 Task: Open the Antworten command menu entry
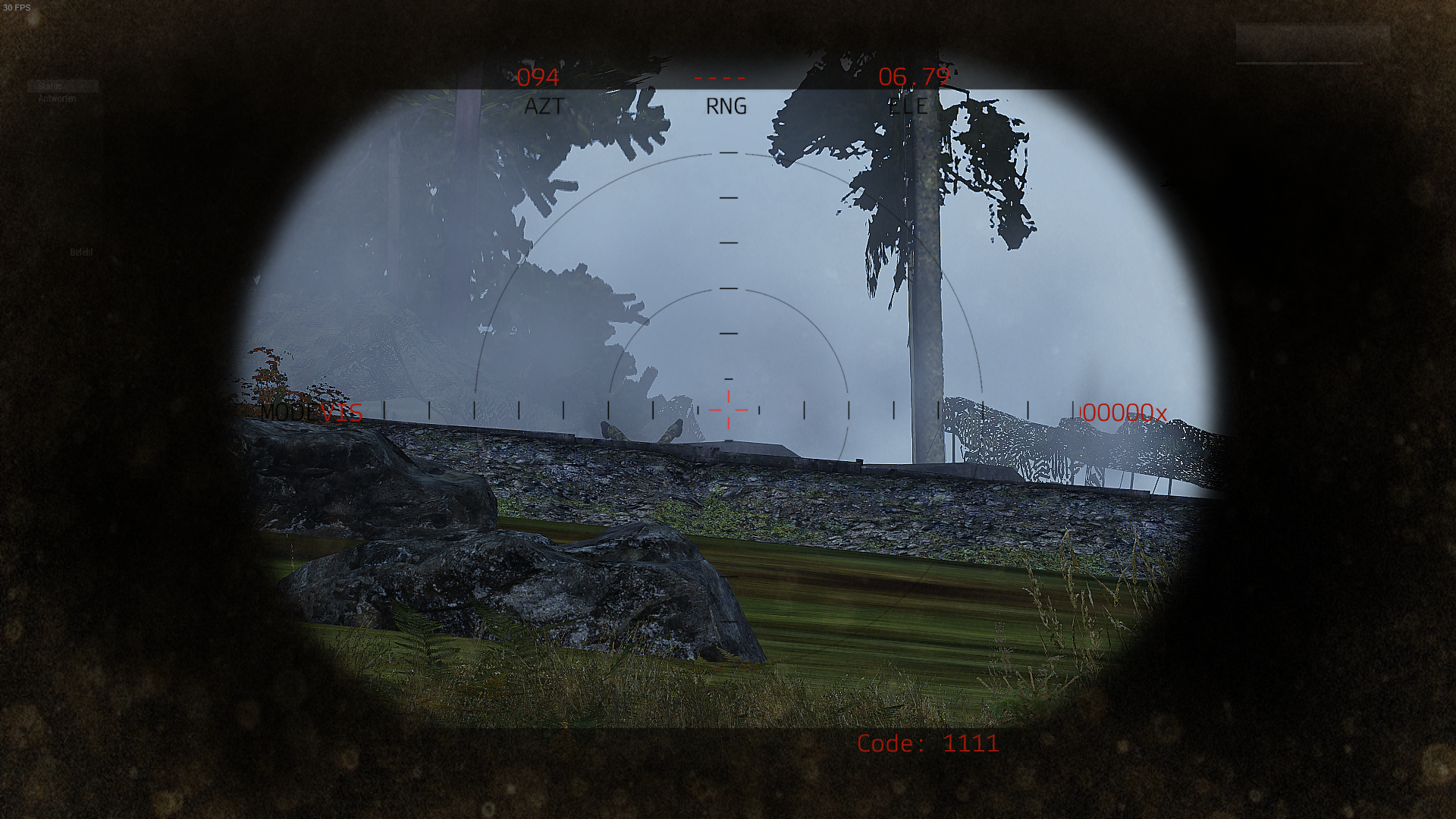tap(57, 99)
